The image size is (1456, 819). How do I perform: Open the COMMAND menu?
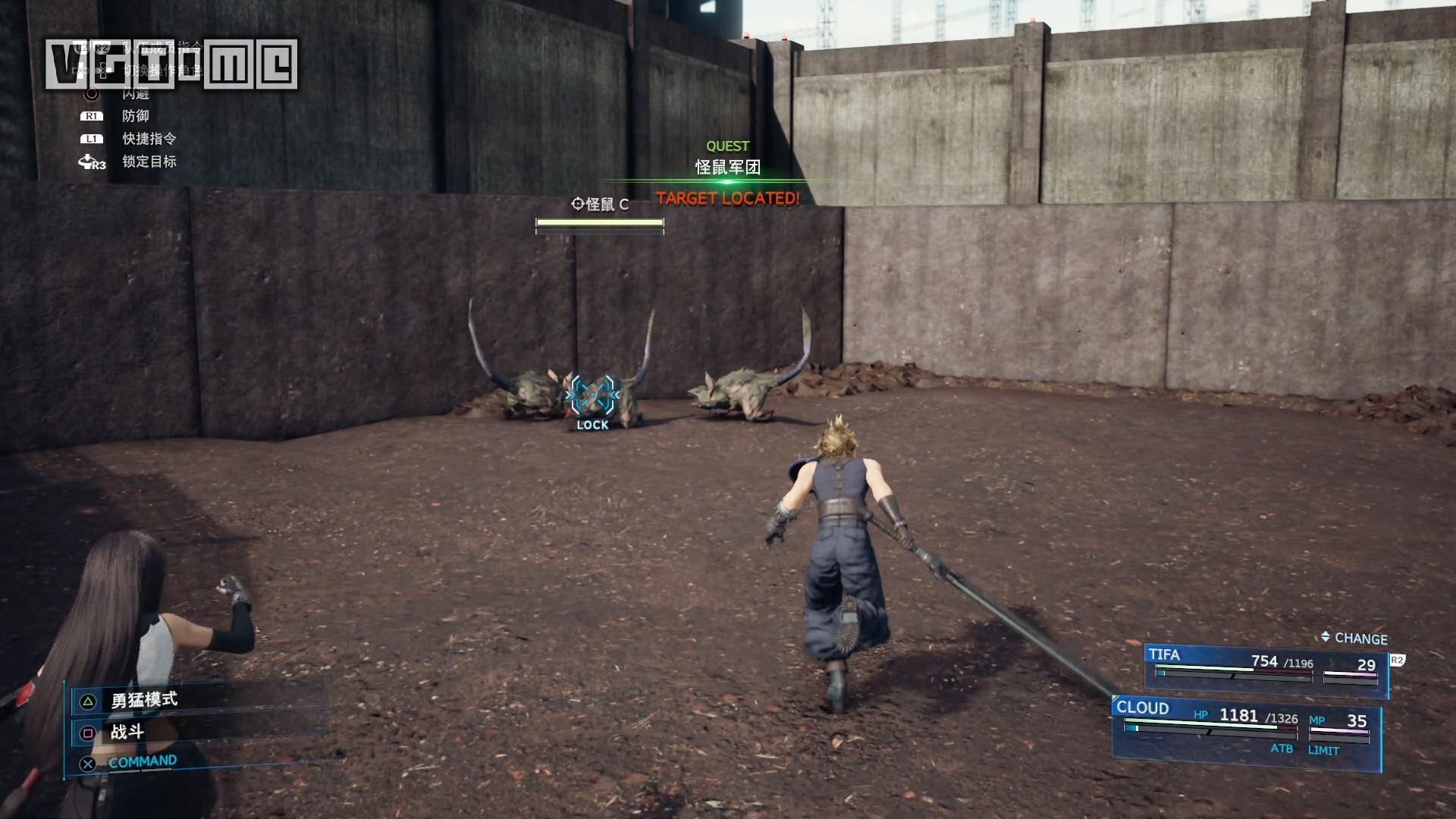[x=142, y=762]
